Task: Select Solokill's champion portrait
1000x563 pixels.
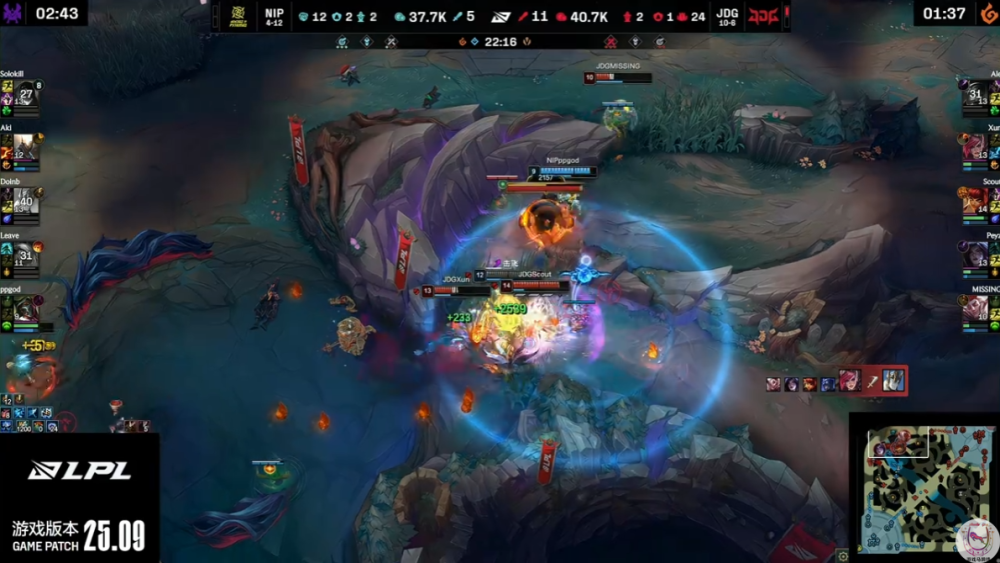Action: [x=26, y=97]
